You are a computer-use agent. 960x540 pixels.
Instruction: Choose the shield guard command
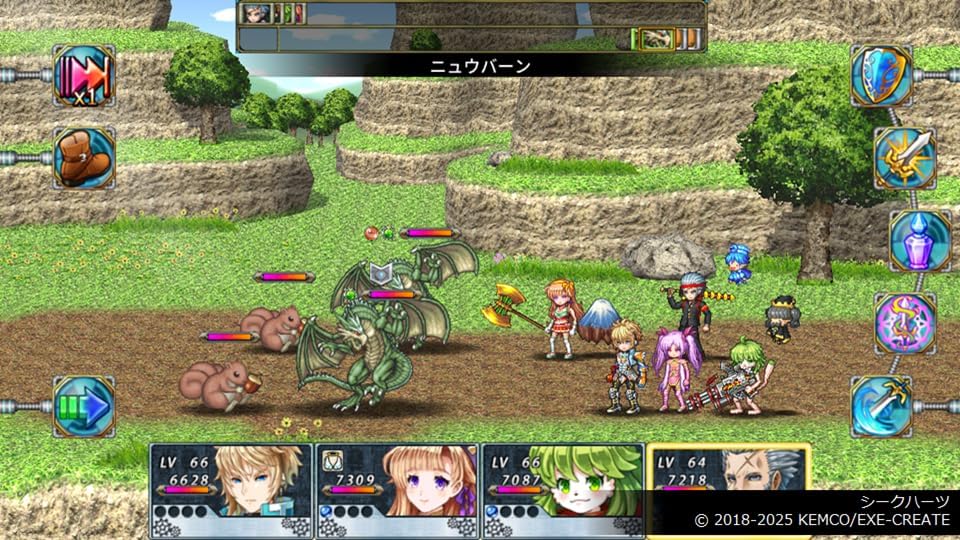click(882, 76)
